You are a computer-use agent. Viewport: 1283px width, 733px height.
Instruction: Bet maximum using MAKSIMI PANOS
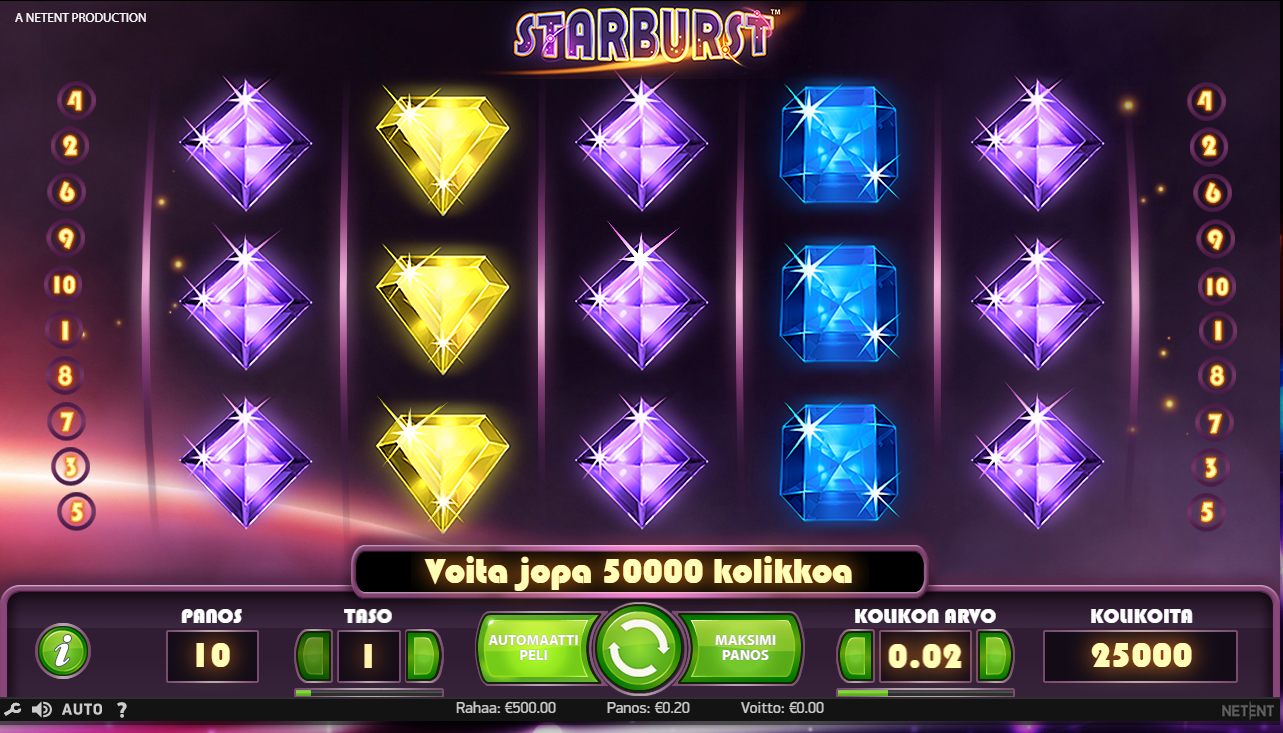point(742,648)
